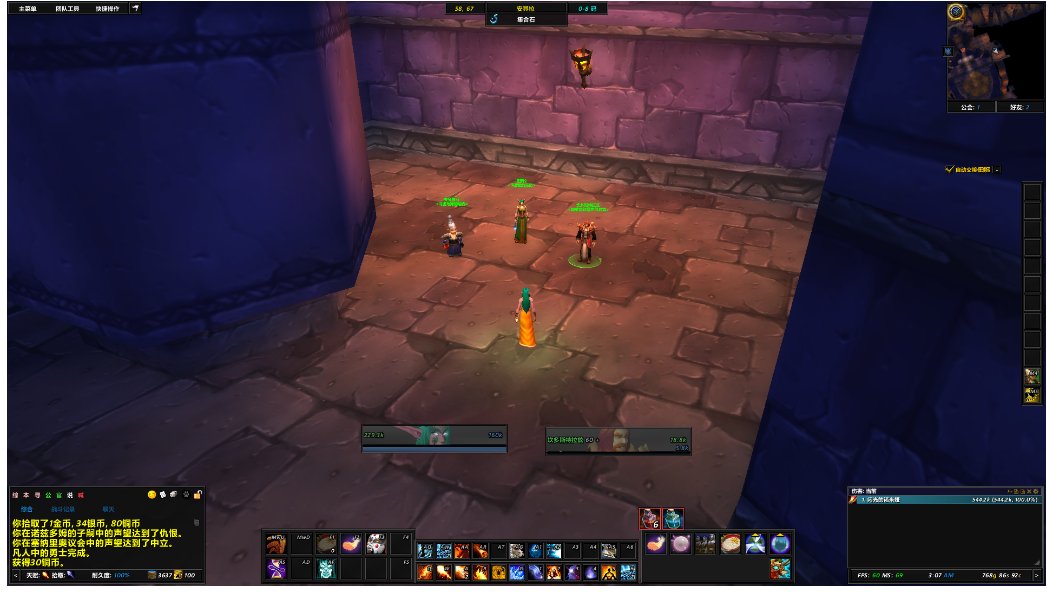Open the main menu button at top-left
Screen dimensions: 1047x597
coord(27,8)
